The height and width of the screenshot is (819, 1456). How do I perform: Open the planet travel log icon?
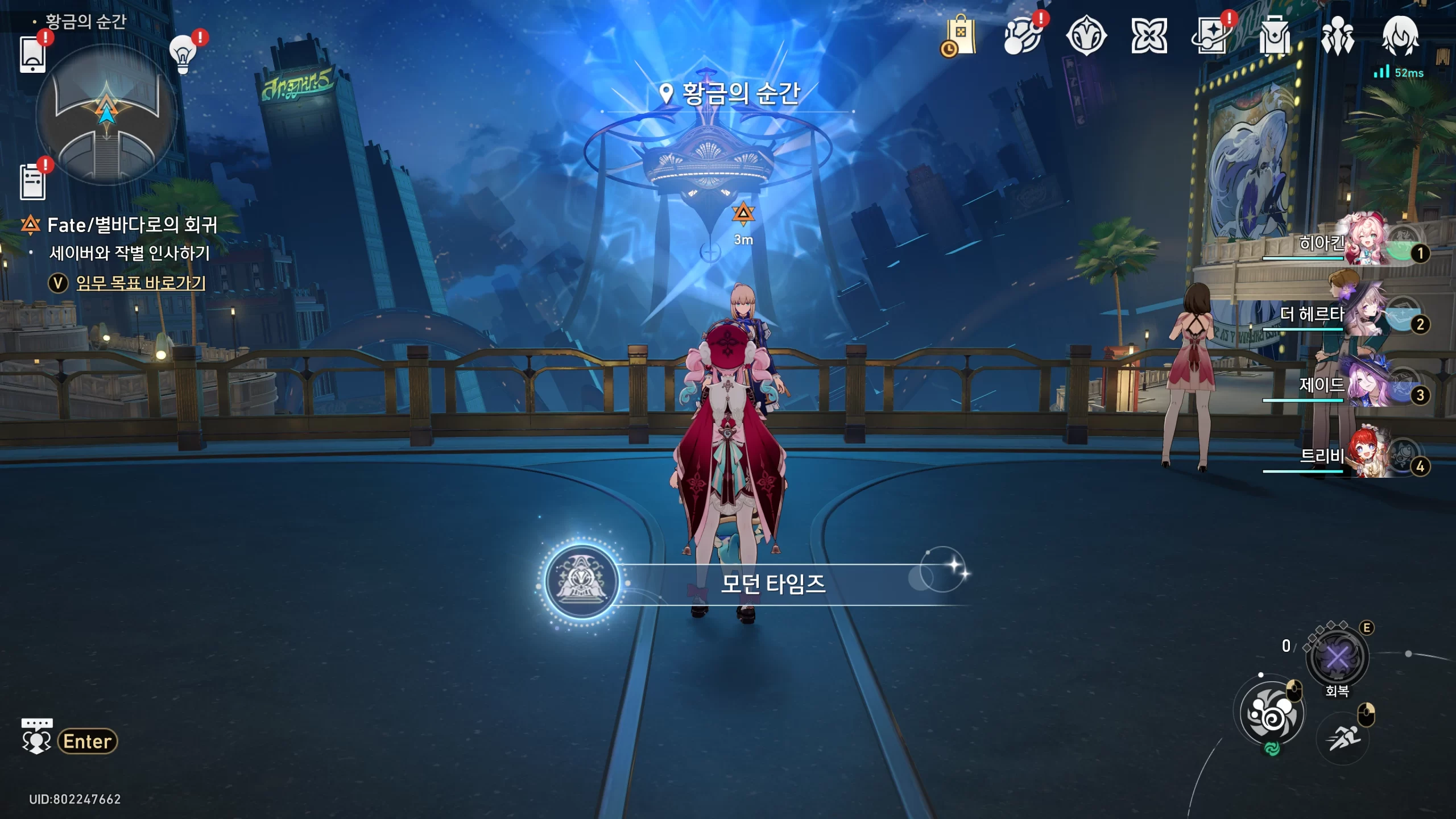click(x=1022, y=36)
